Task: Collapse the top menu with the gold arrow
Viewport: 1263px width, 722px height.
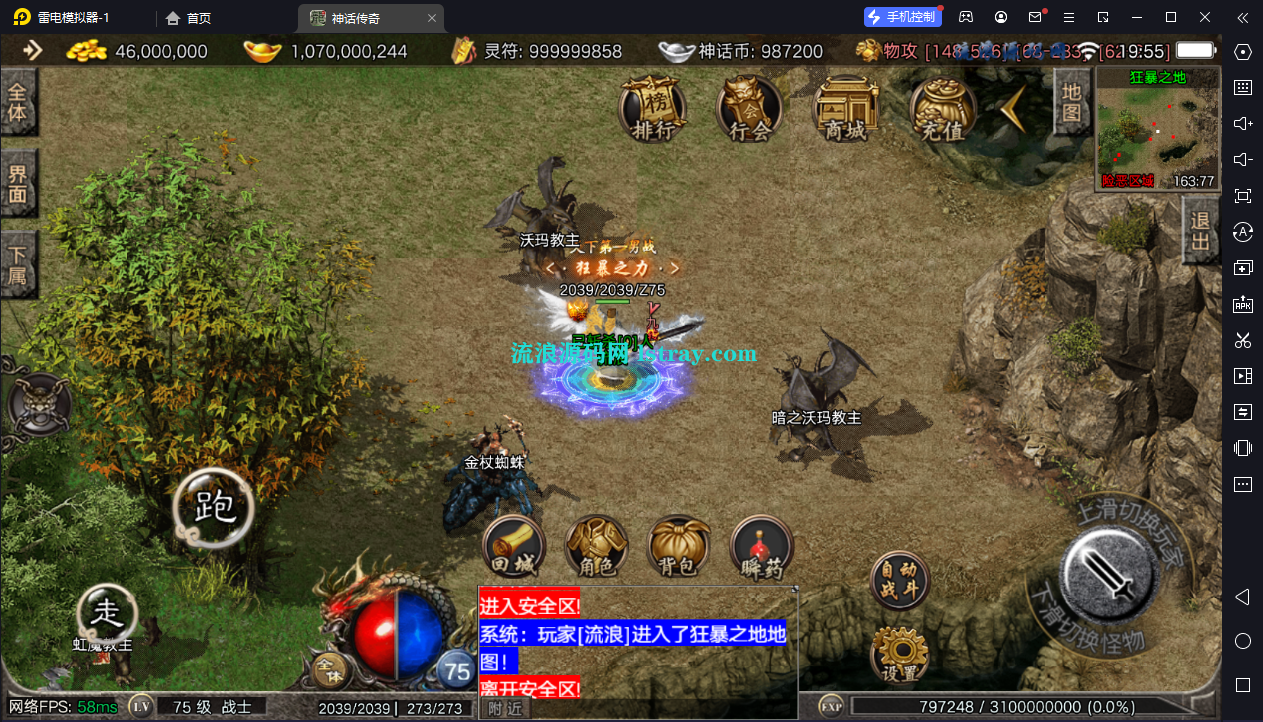Action: (x=1017, y=108)
